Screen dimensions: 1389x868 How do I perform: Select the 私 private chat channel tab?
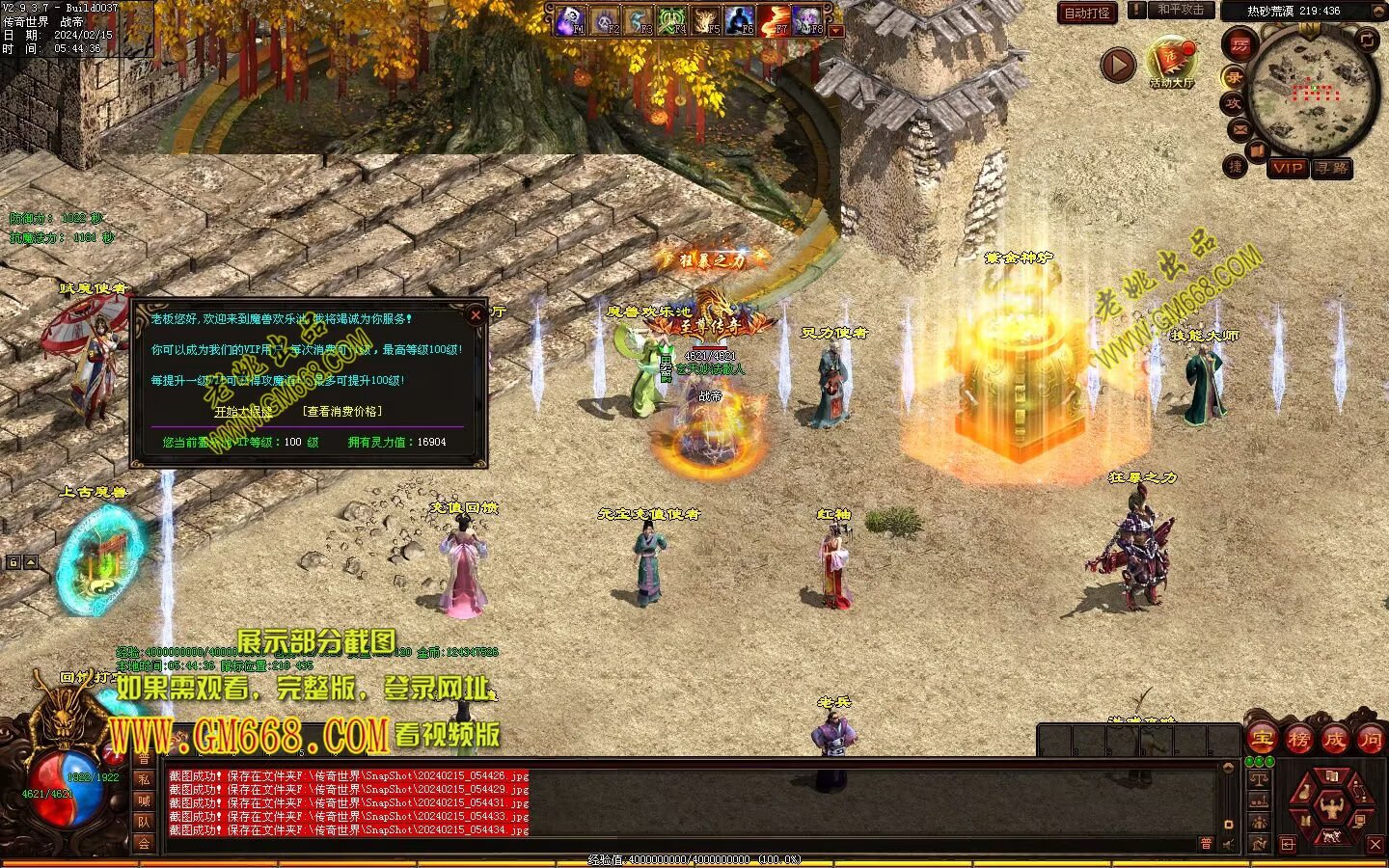[x=144, y=779]
